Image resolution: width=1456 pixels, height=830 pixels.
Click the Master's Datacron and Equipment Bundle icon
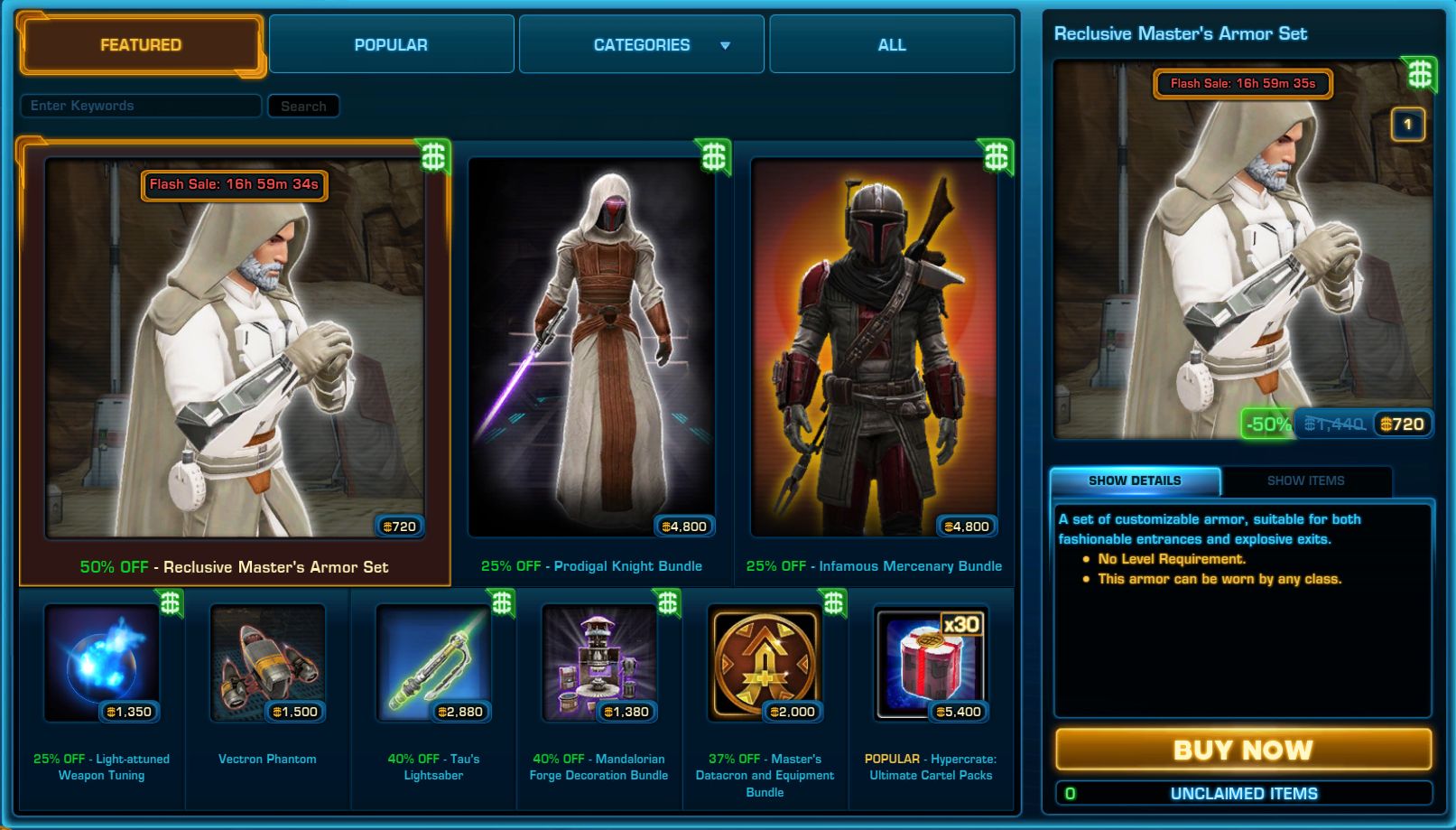[x=764, y=663]
